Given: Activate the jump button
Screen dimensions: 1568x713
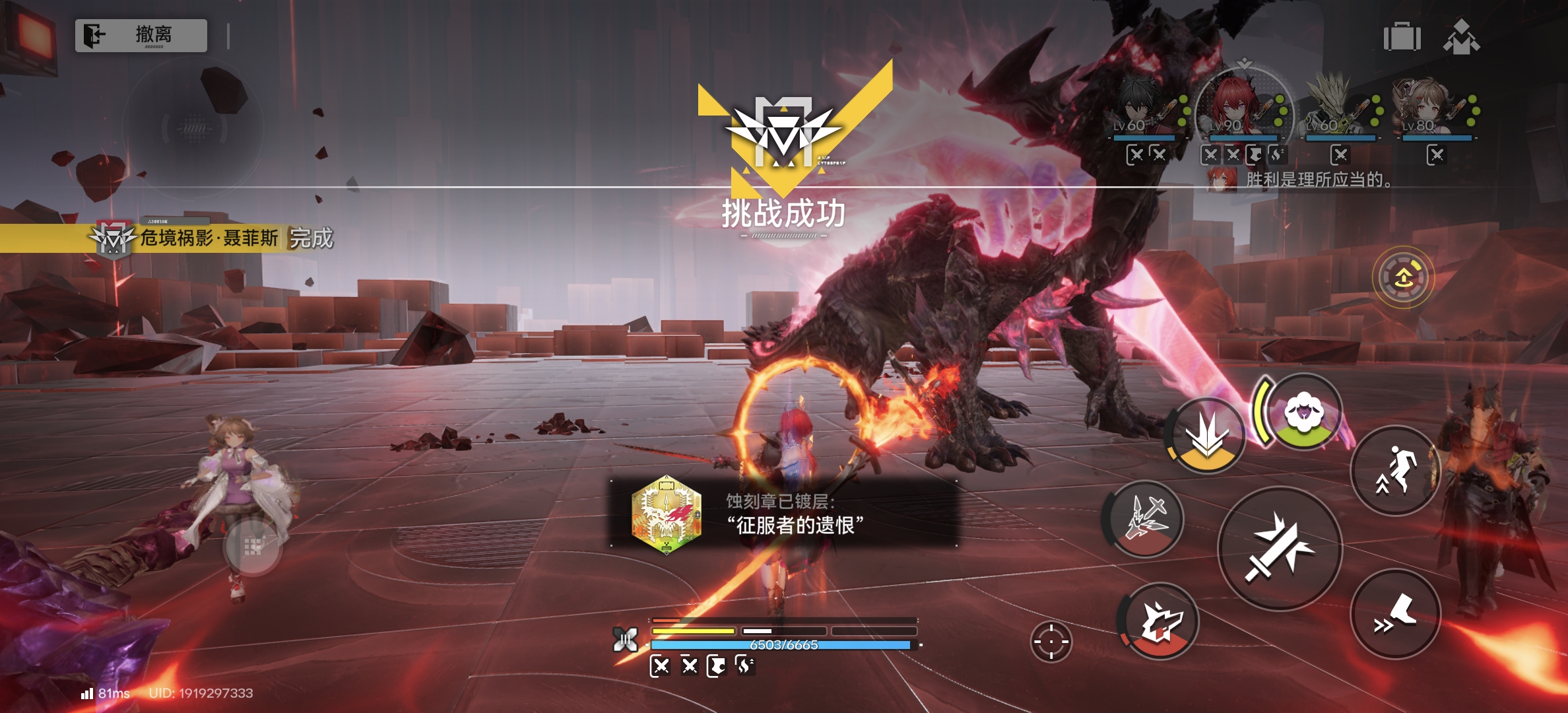Looking at the screenshot, I should pyautogui.click(x=1395, y=471).
